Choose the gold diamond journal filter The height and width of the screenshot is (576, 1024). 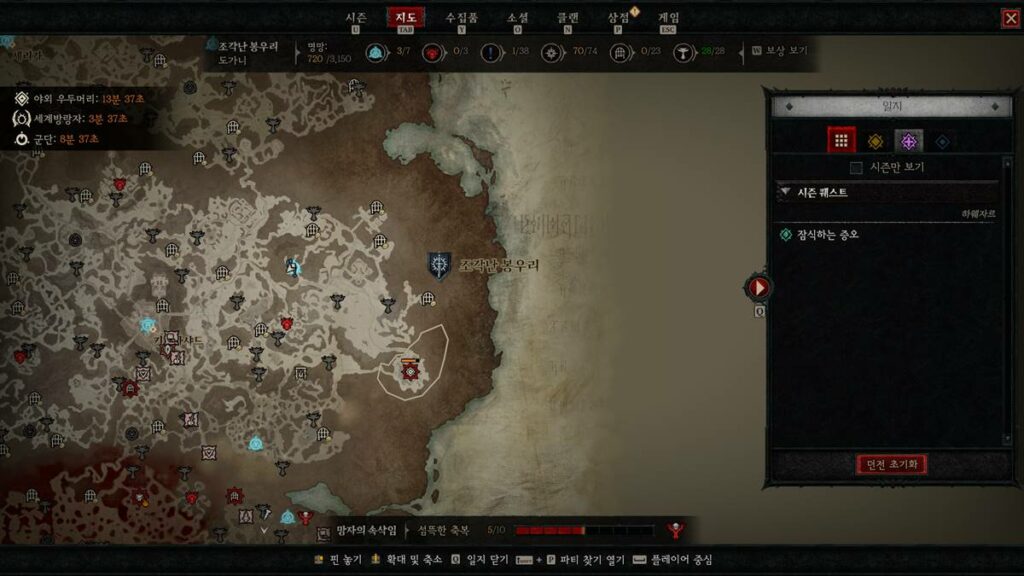(x=875, y=141)
